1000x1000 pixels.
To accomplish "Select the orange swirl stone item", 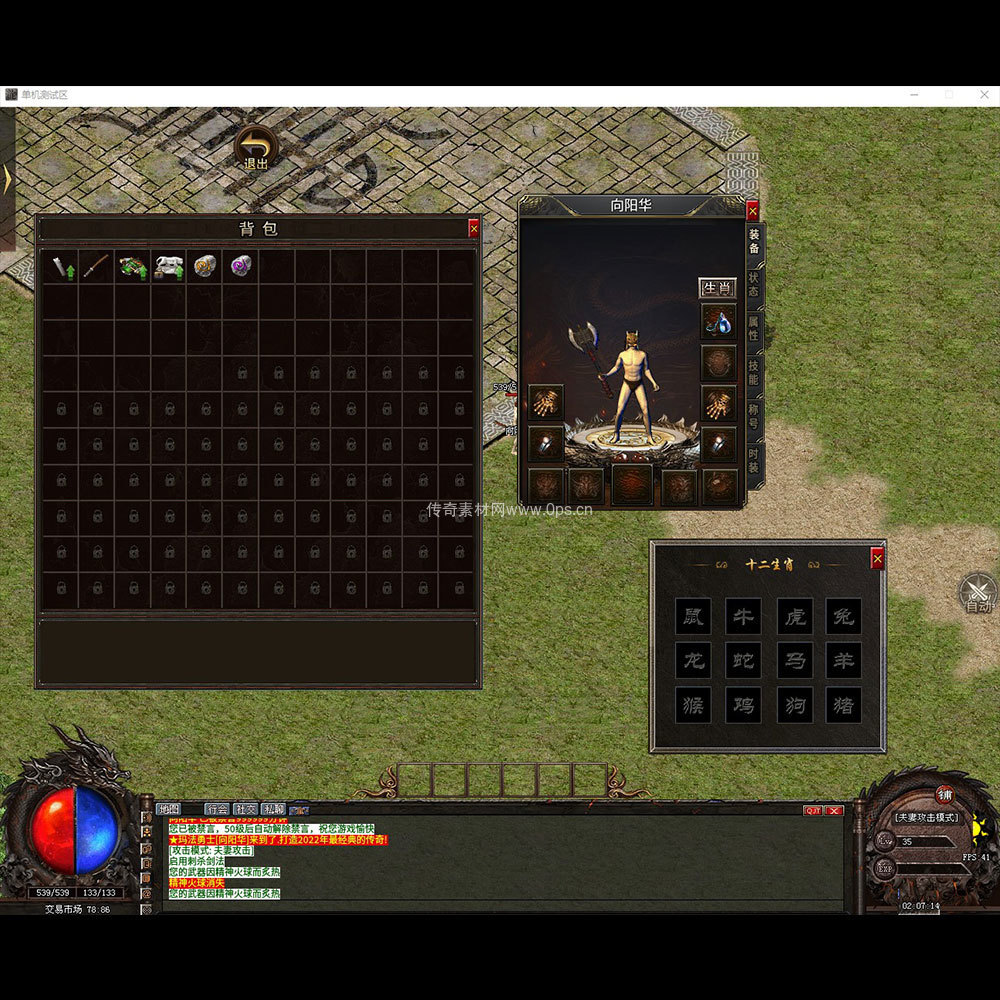I will click(205, 266).
